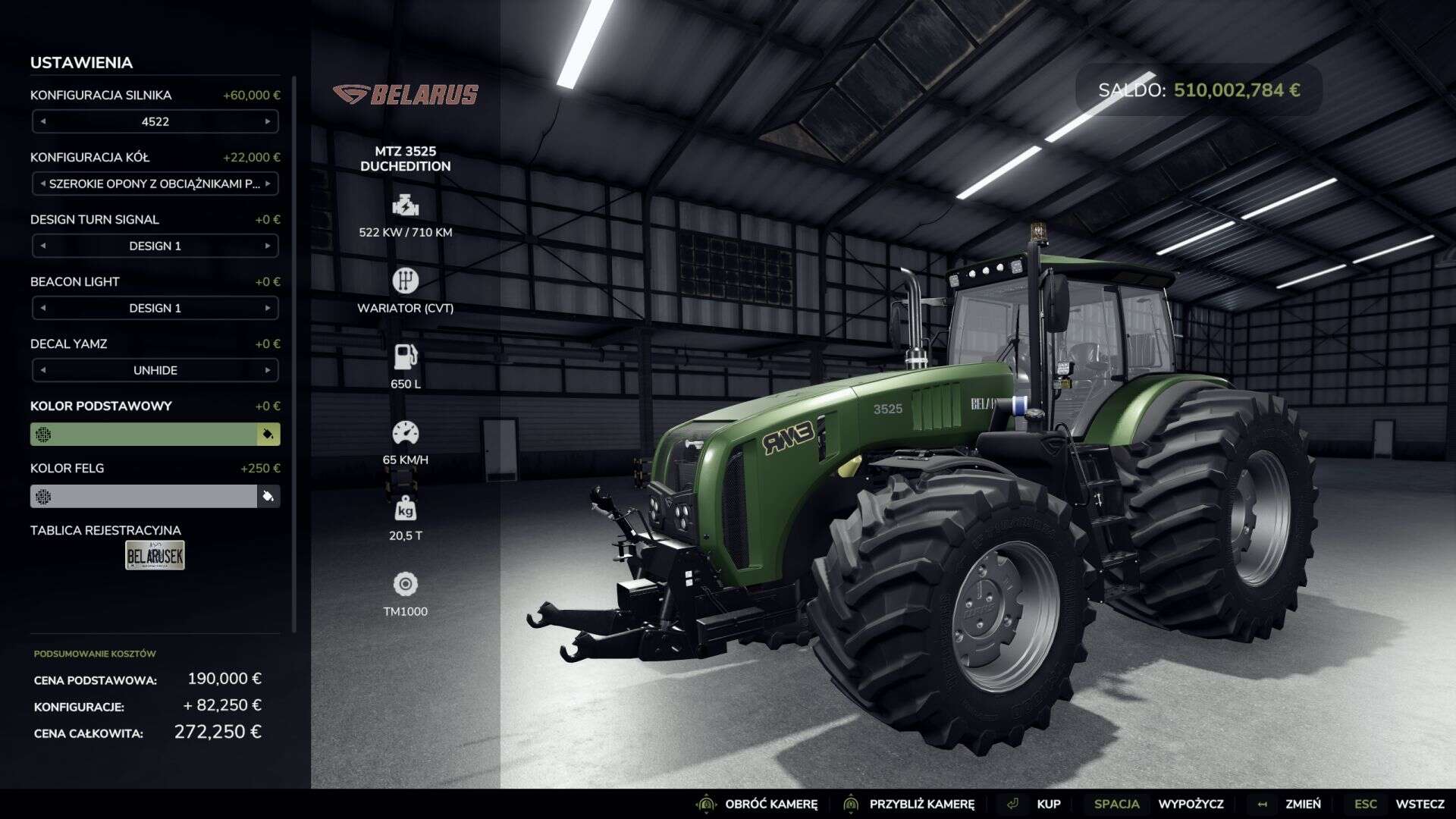Edit the BELARUSEK license plate

click(x=155, y=555)
